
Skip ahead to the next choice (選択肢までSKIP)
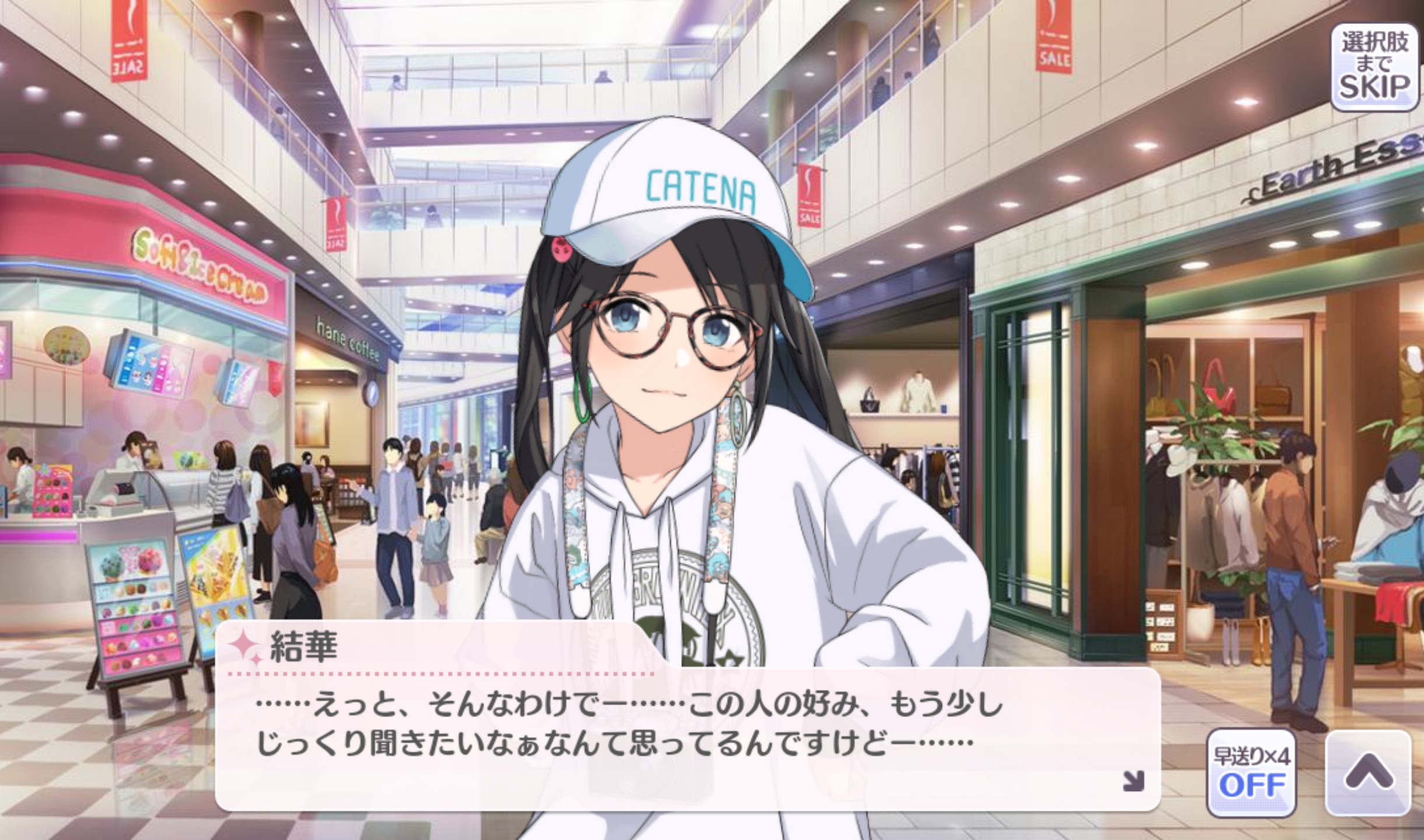click(1374, 68)
